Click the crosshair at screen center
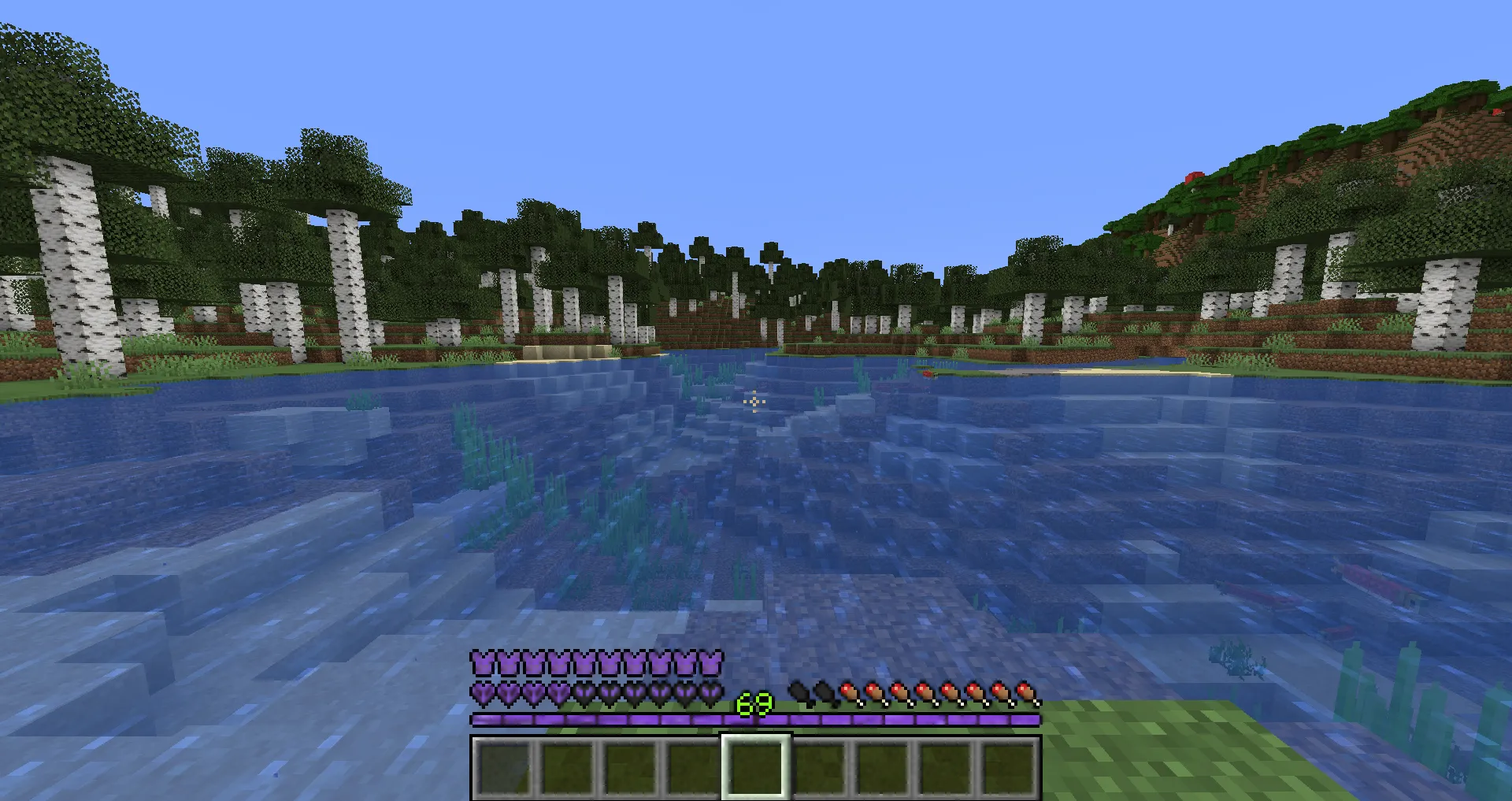This screenshot has width=1512, height=801. [x=754, y=402]
